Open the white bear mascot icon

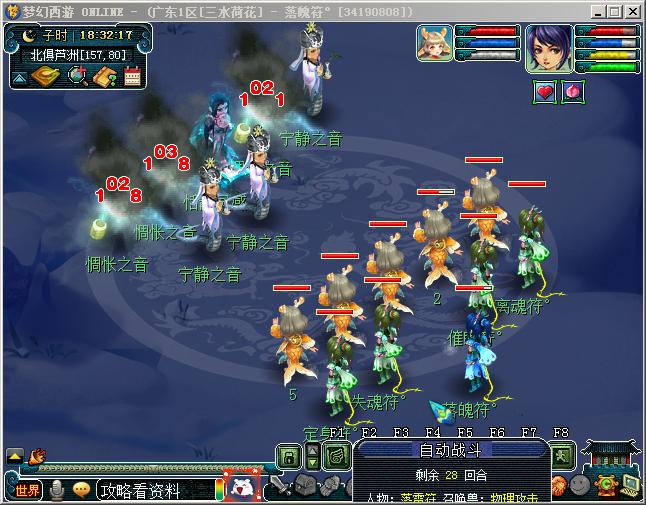241,487
